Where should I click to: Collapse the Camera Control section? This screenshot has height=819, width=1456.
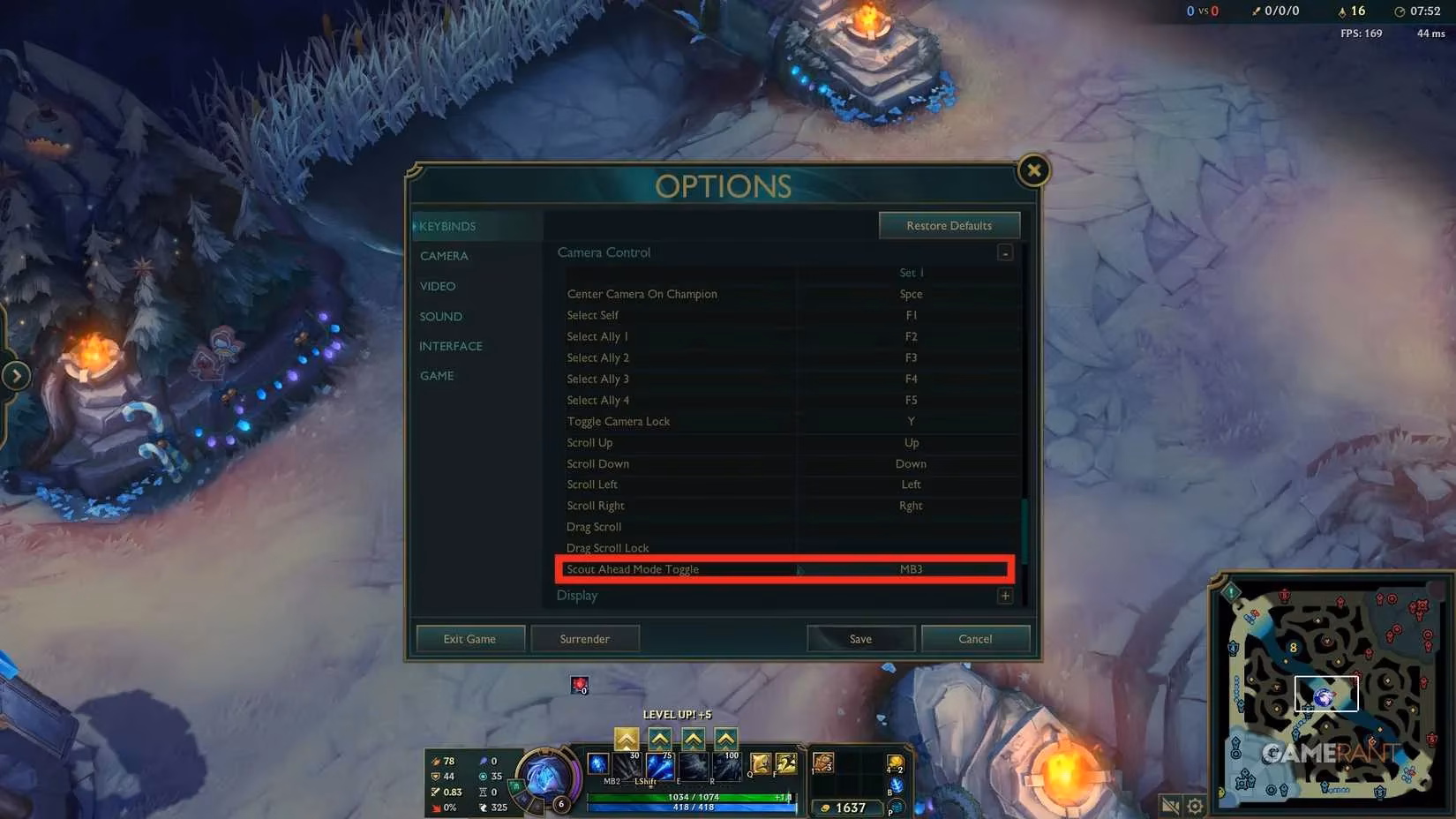(x=1004, y=252)
